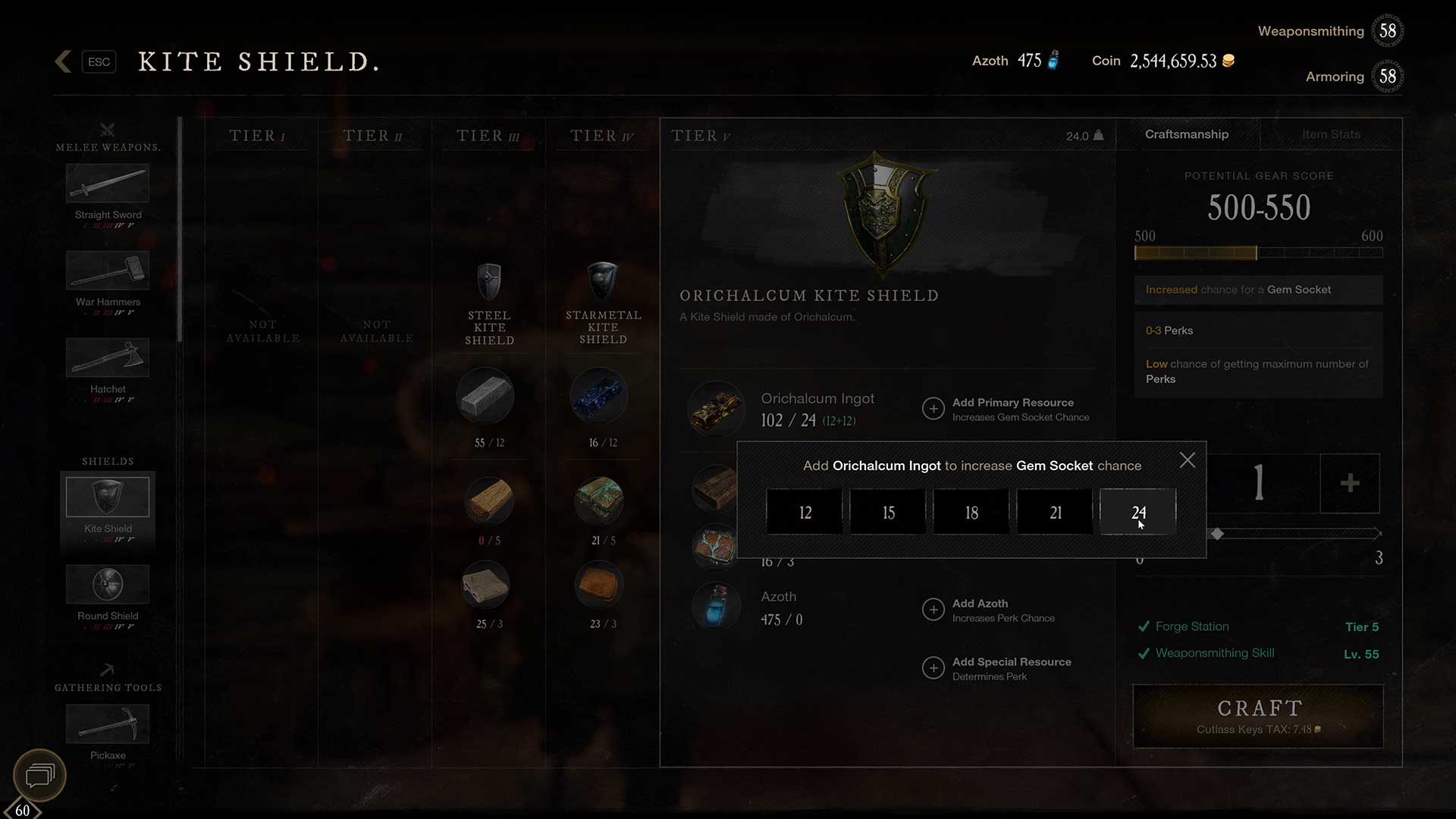The height and width of the screenshot is (819, 1456).
Task: Craft the Orichalcum Kite Shield
Action: (1258, 716)
